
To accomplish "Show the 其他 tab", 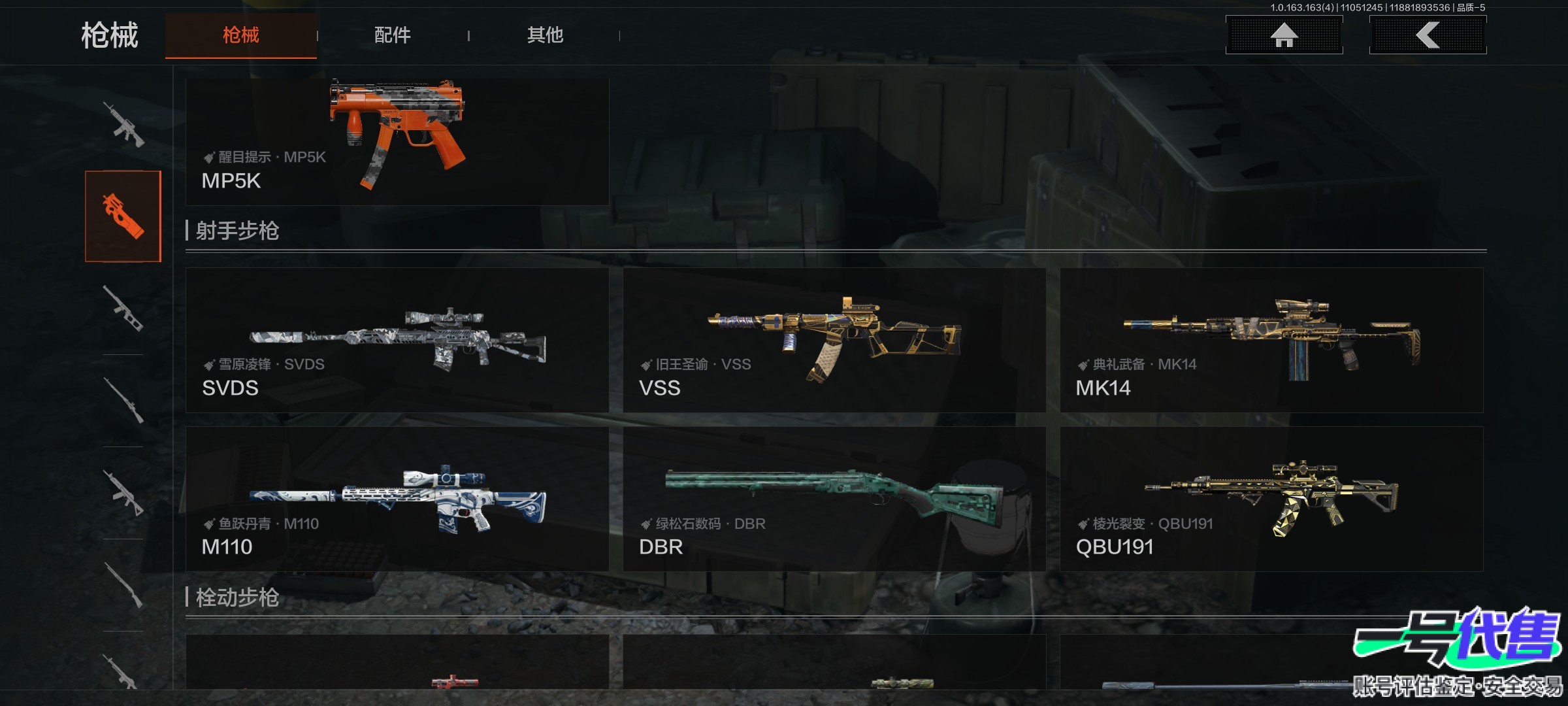I will (545, 35).
